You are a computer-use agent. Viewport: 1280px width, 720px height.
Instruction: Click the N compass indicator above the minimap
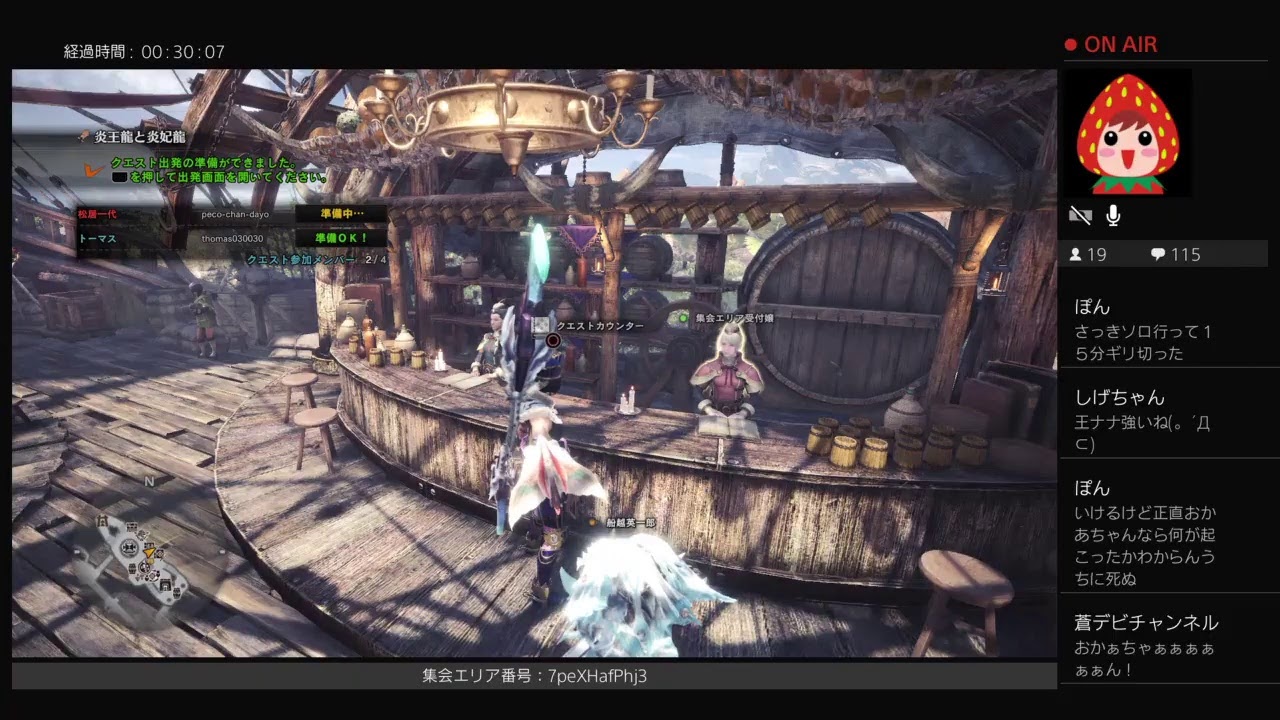tap(148, 481)
